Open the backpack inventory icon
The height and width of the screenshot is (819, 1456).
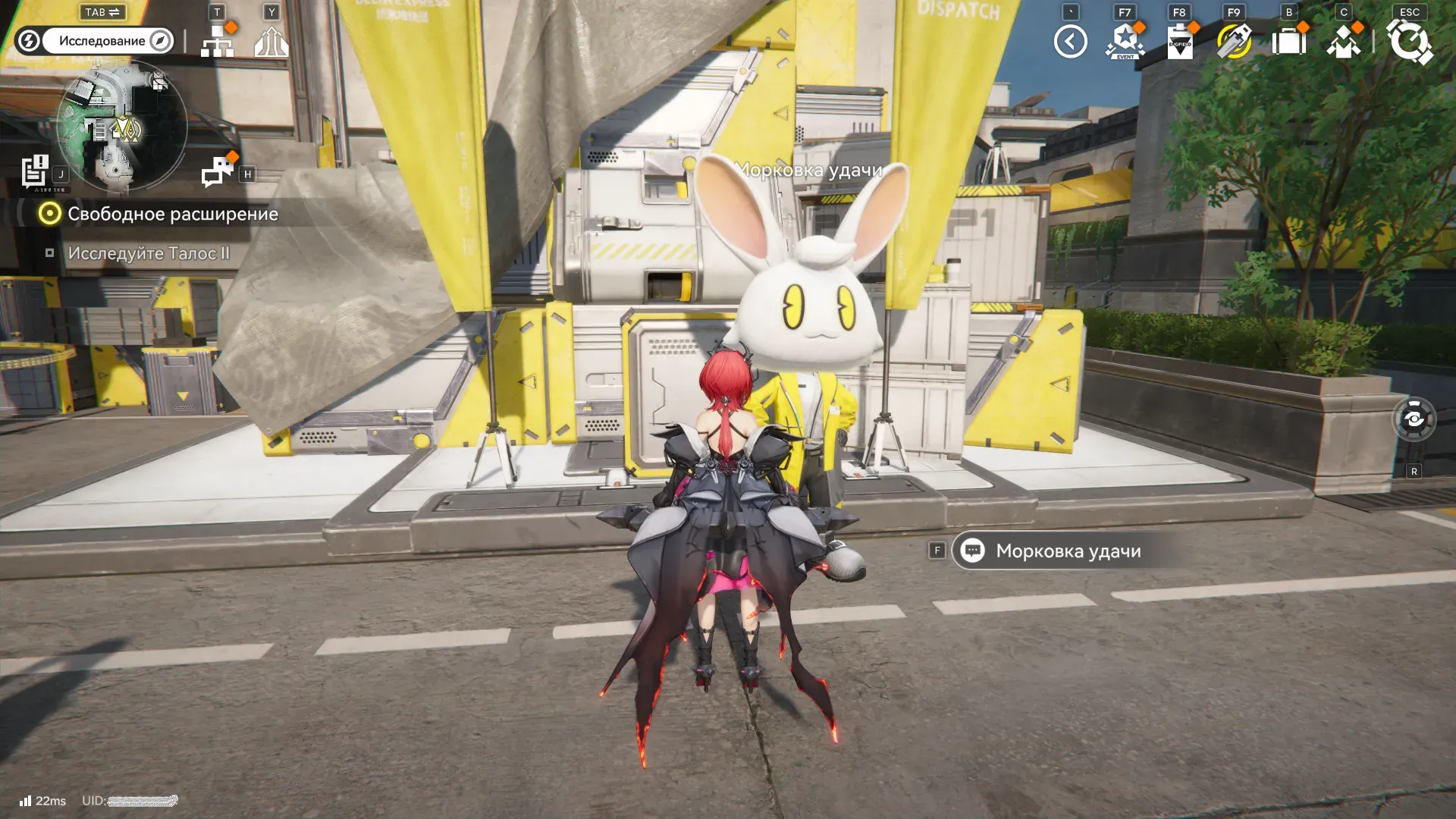coord(1288,42)
